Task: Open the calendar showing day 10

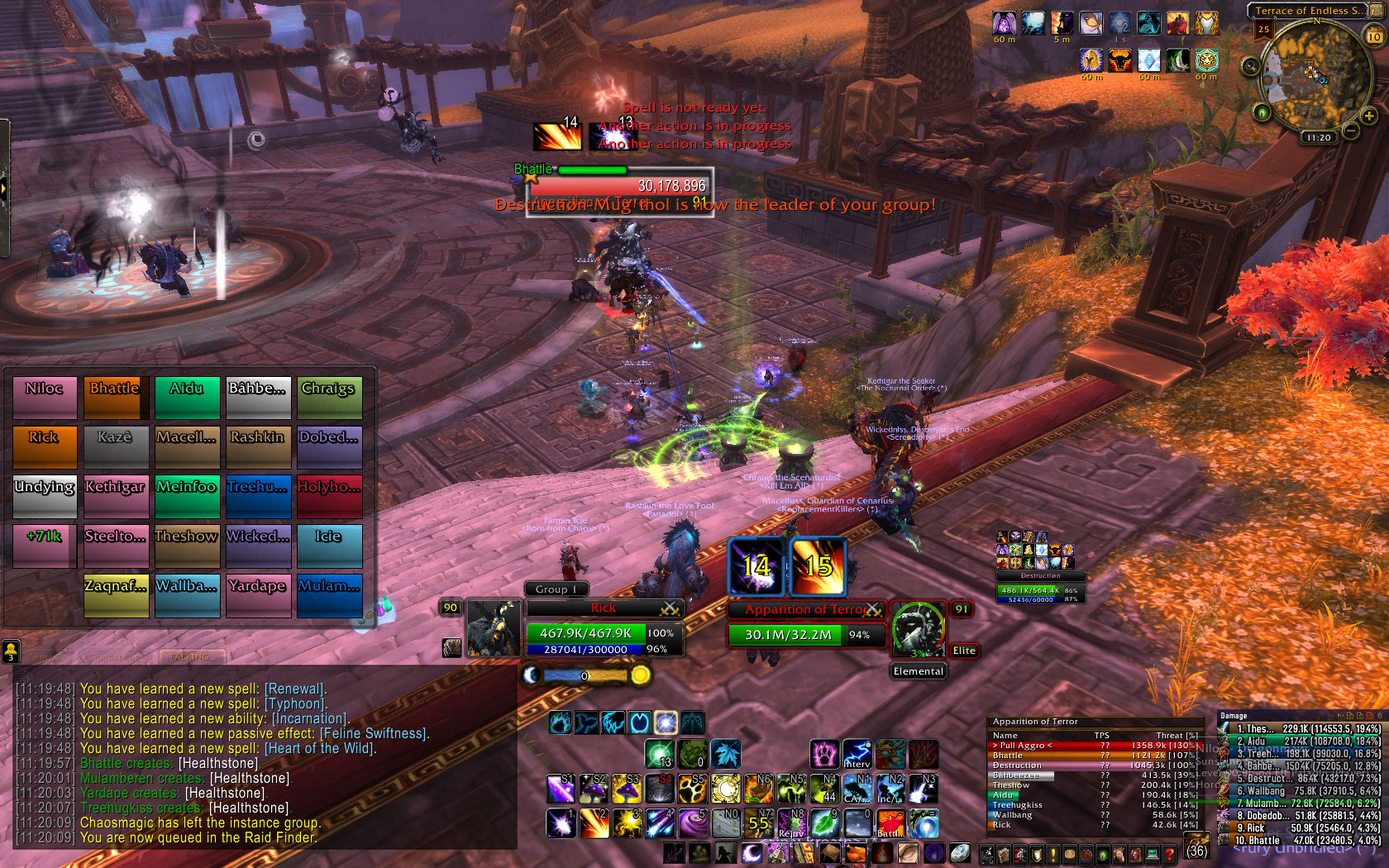Action: (x=1374, y=36)
